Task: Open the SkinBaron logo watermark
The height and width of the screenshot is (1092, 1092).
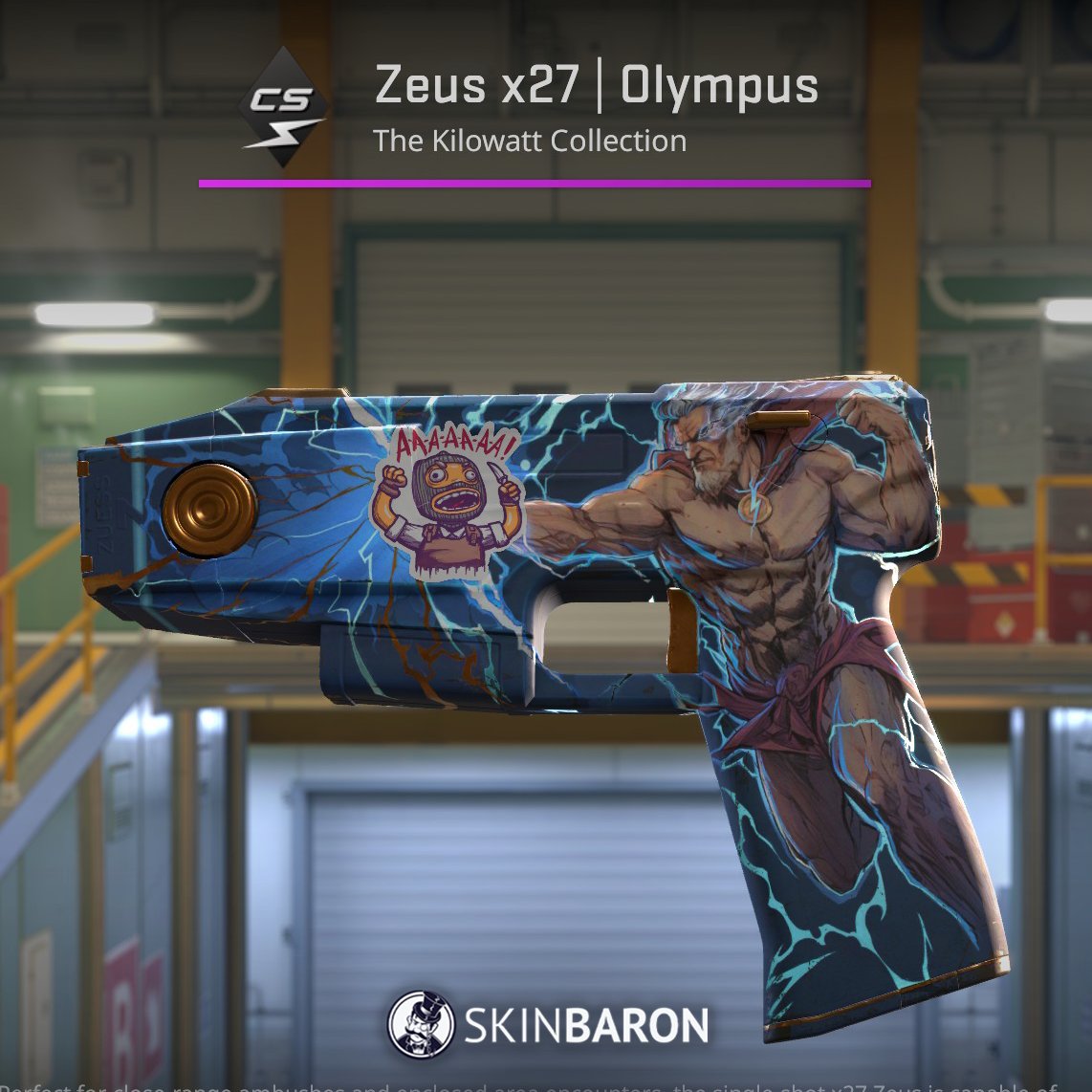Action: (548, 1024)
